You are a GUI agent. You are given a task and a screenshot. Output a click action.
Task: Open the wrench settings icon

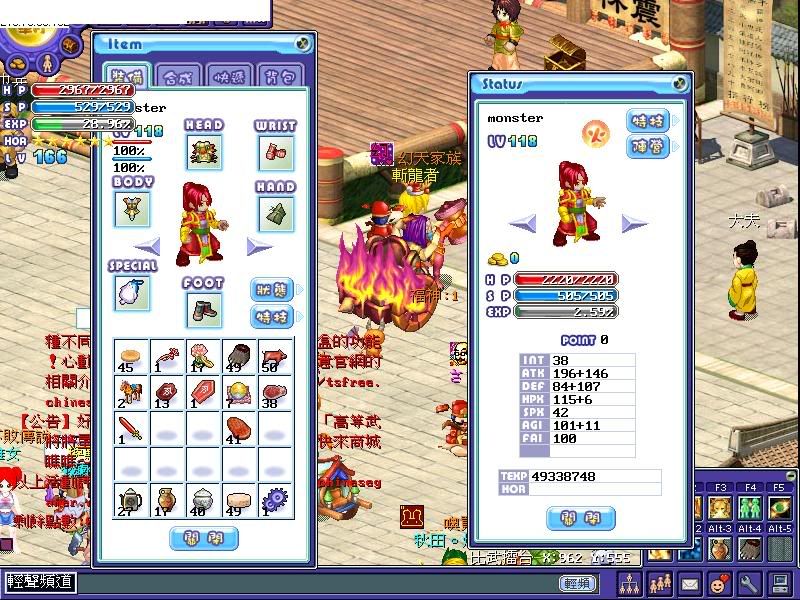tap(748, 582)
